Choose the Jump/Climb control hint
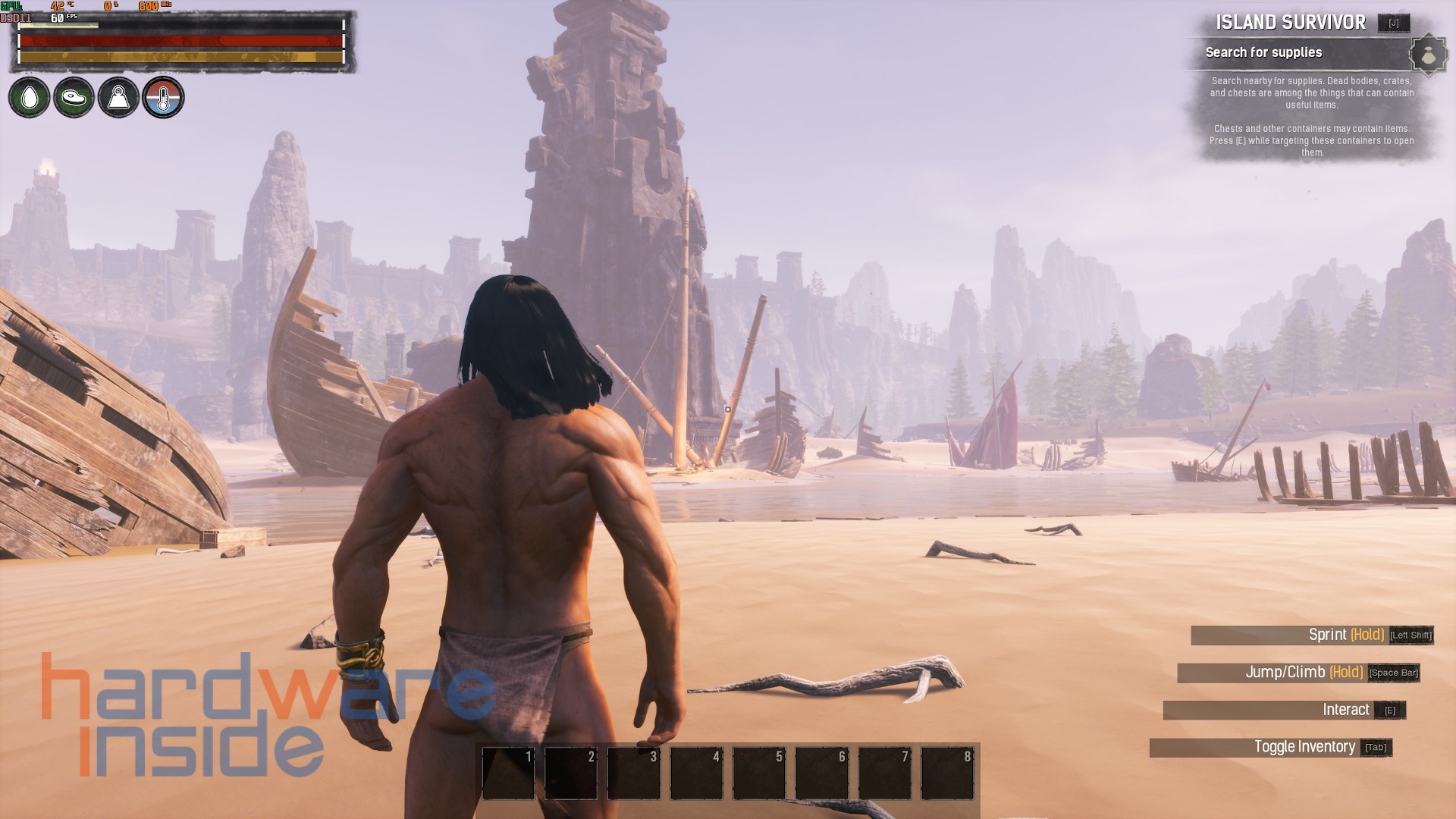This screenshot has height=819, width=1456. click(1304, 673)
